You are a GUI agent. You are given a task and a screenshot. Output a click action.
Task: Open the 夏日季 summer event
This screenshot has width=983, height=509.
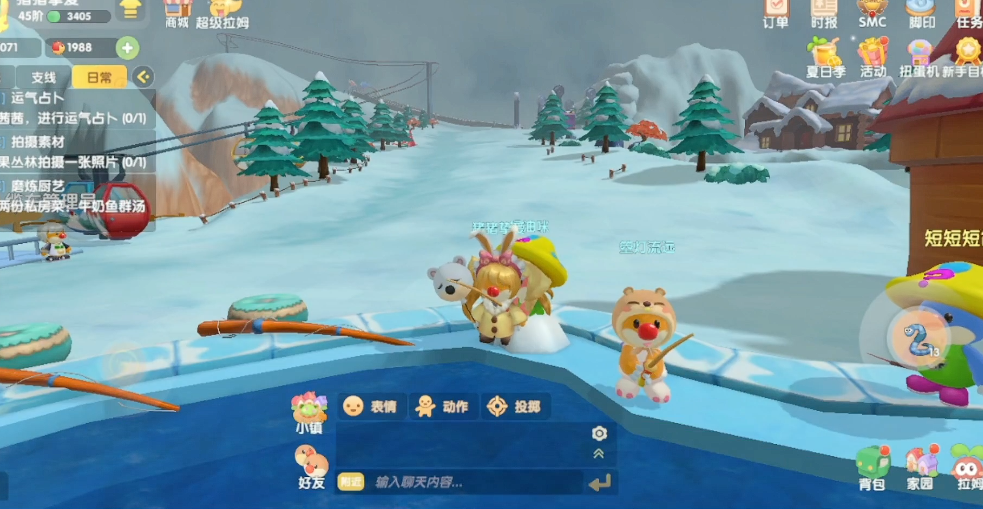(826, 57)
